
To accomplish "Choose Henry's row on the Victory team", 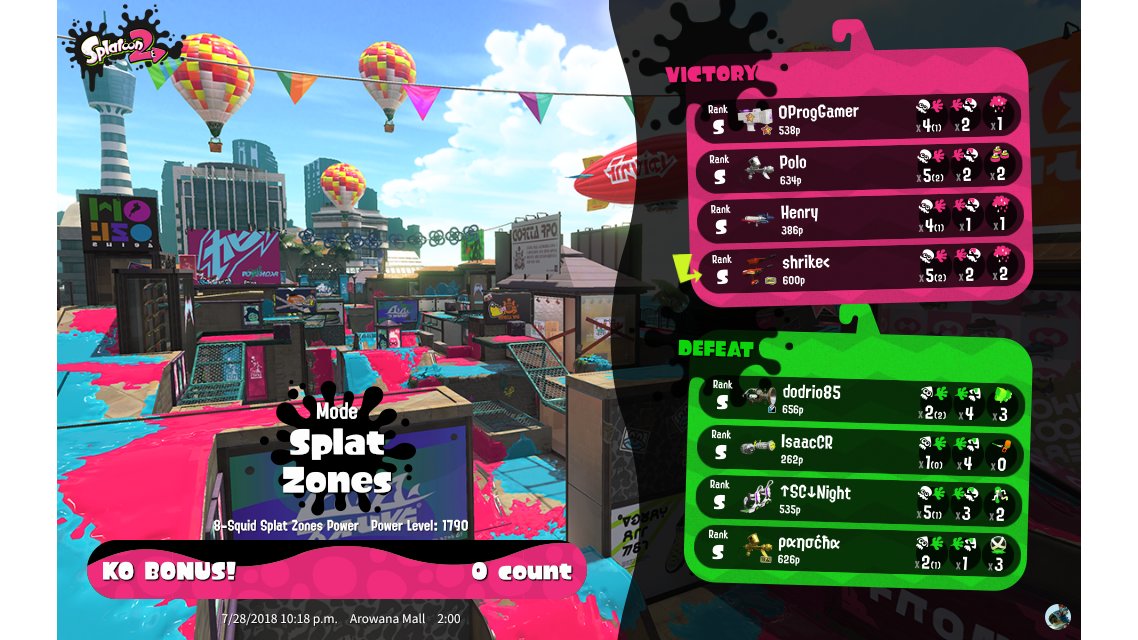I will (x=858, y=219).
